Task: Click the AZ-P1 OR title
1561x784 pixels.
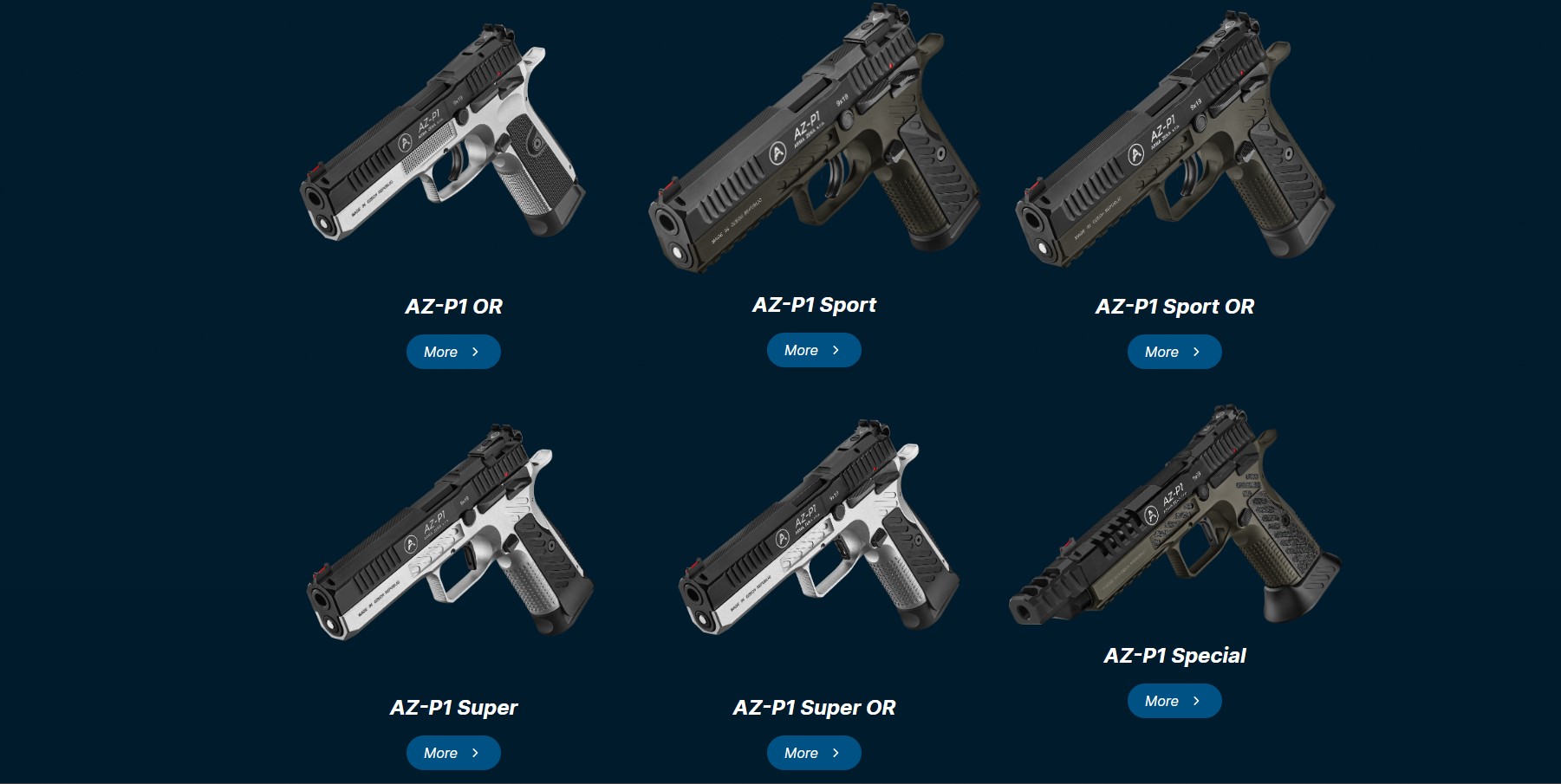Action: coord(453,307)
